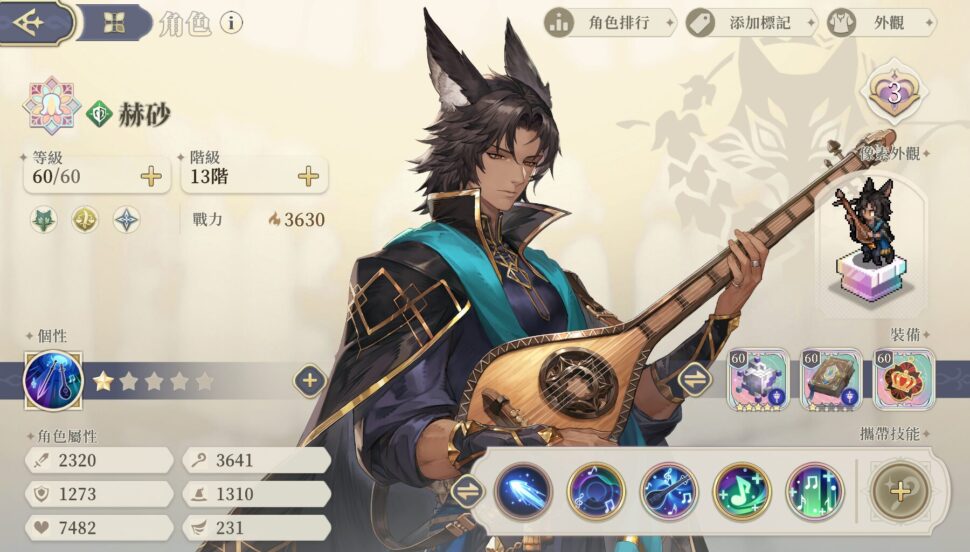970x552 pixels.
Task: Select the blue comet skill icon
Action: [523, 491]
